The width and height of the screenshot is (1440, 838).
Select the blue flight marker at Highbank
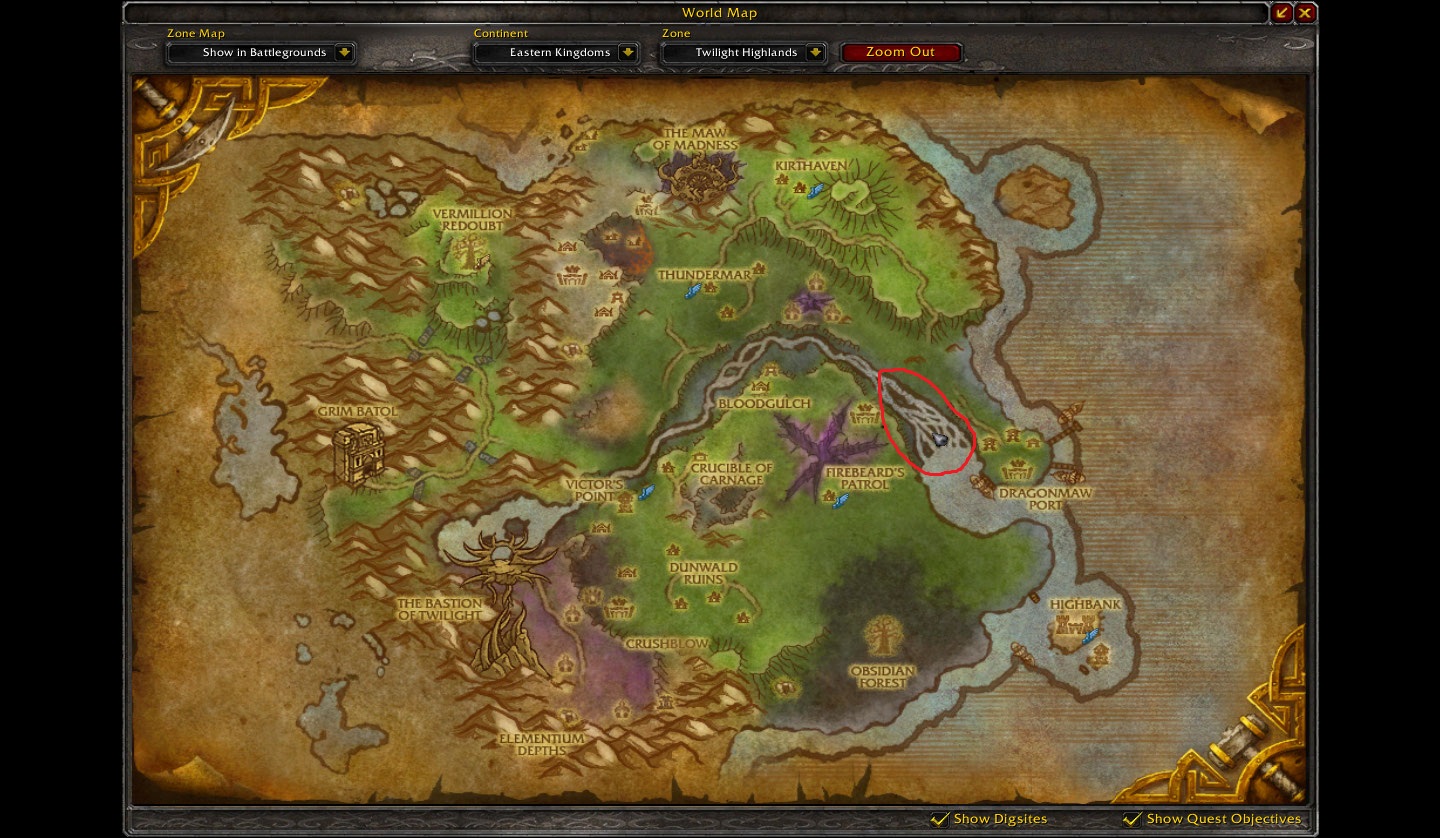(1090, 636)
